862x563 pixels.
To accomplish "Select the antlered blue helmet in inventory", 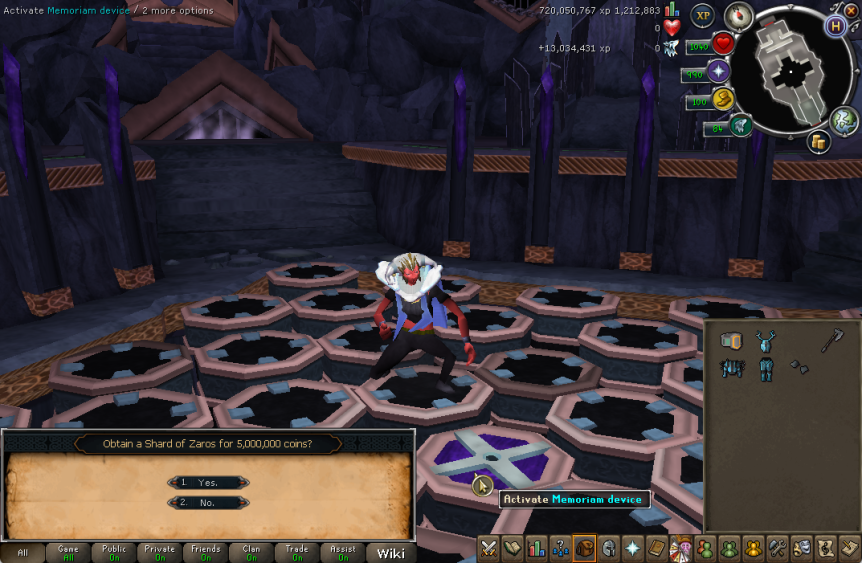I will click(x=766, y=342).
